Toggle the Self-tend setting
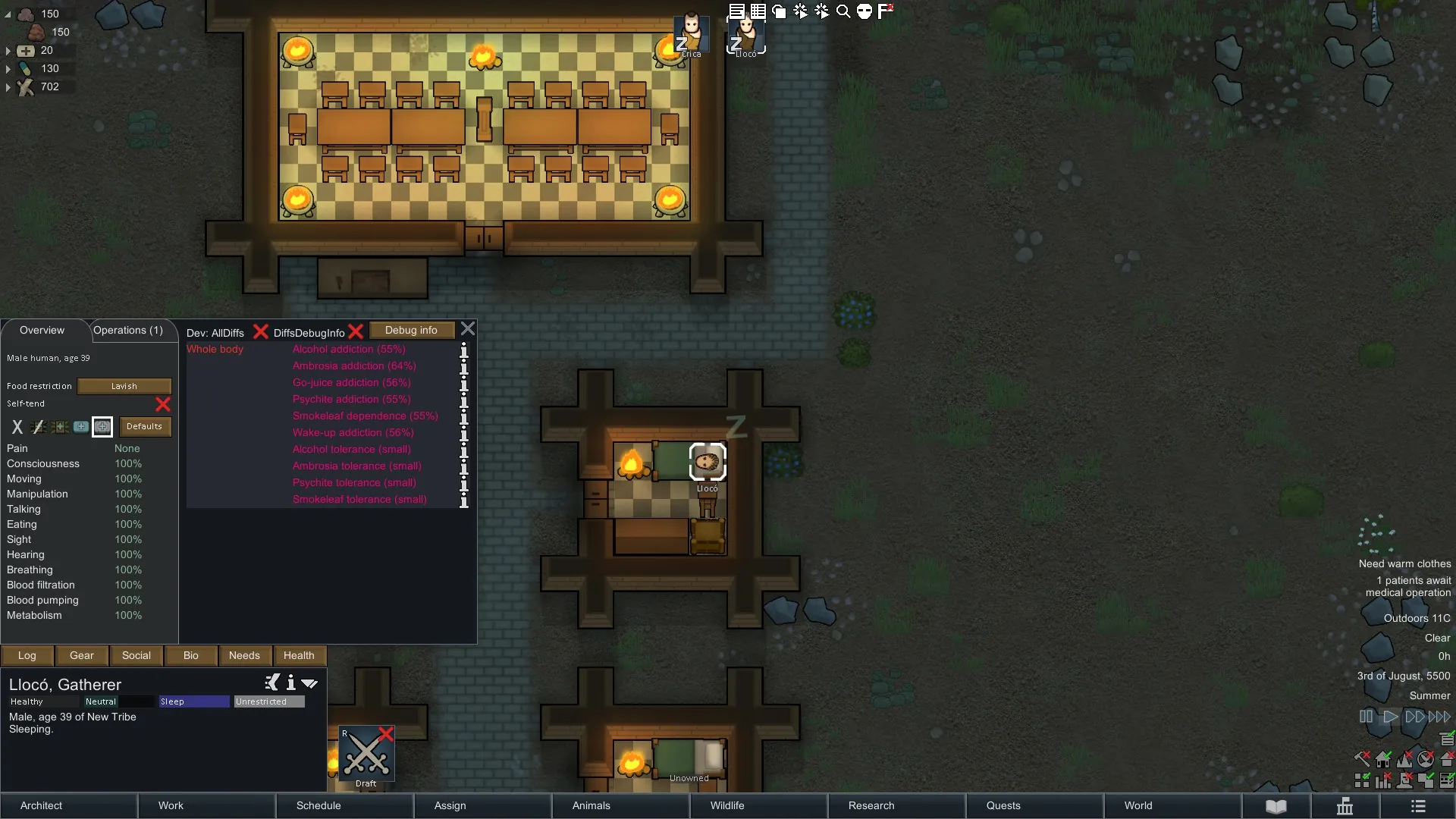Viewport: 1456px width, 819px height. tap(163, 404)
